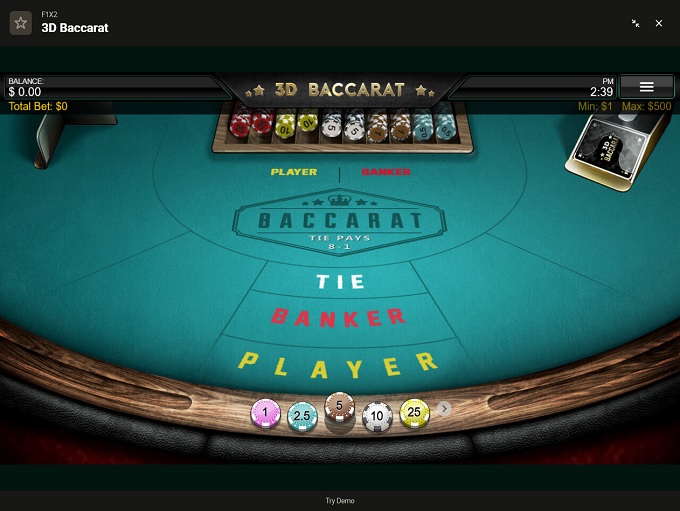
Task: Choose the teal 2.5 chip
Action: pos(301,416)
